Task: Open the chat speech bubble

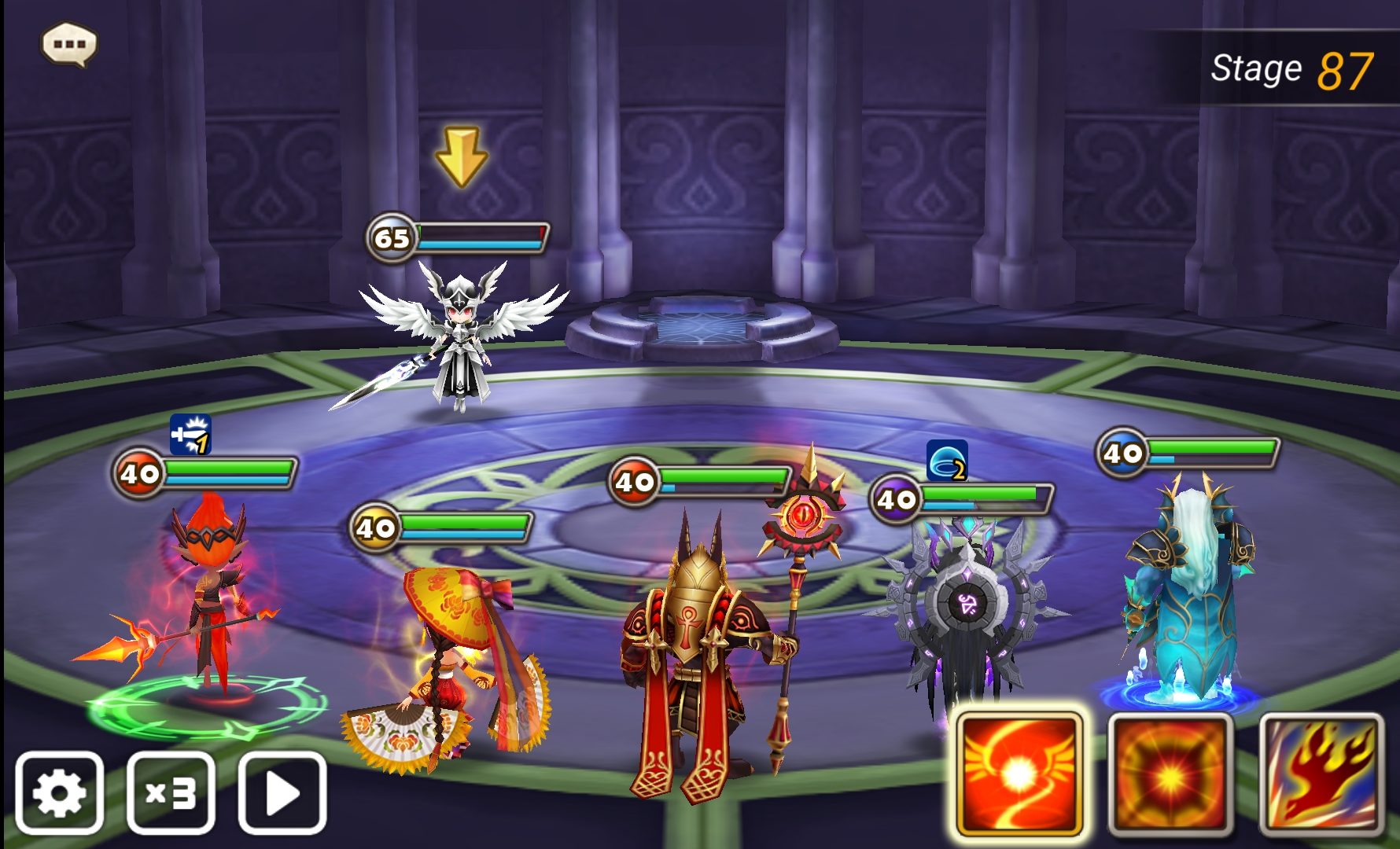Action: click(x=69, y=45)
